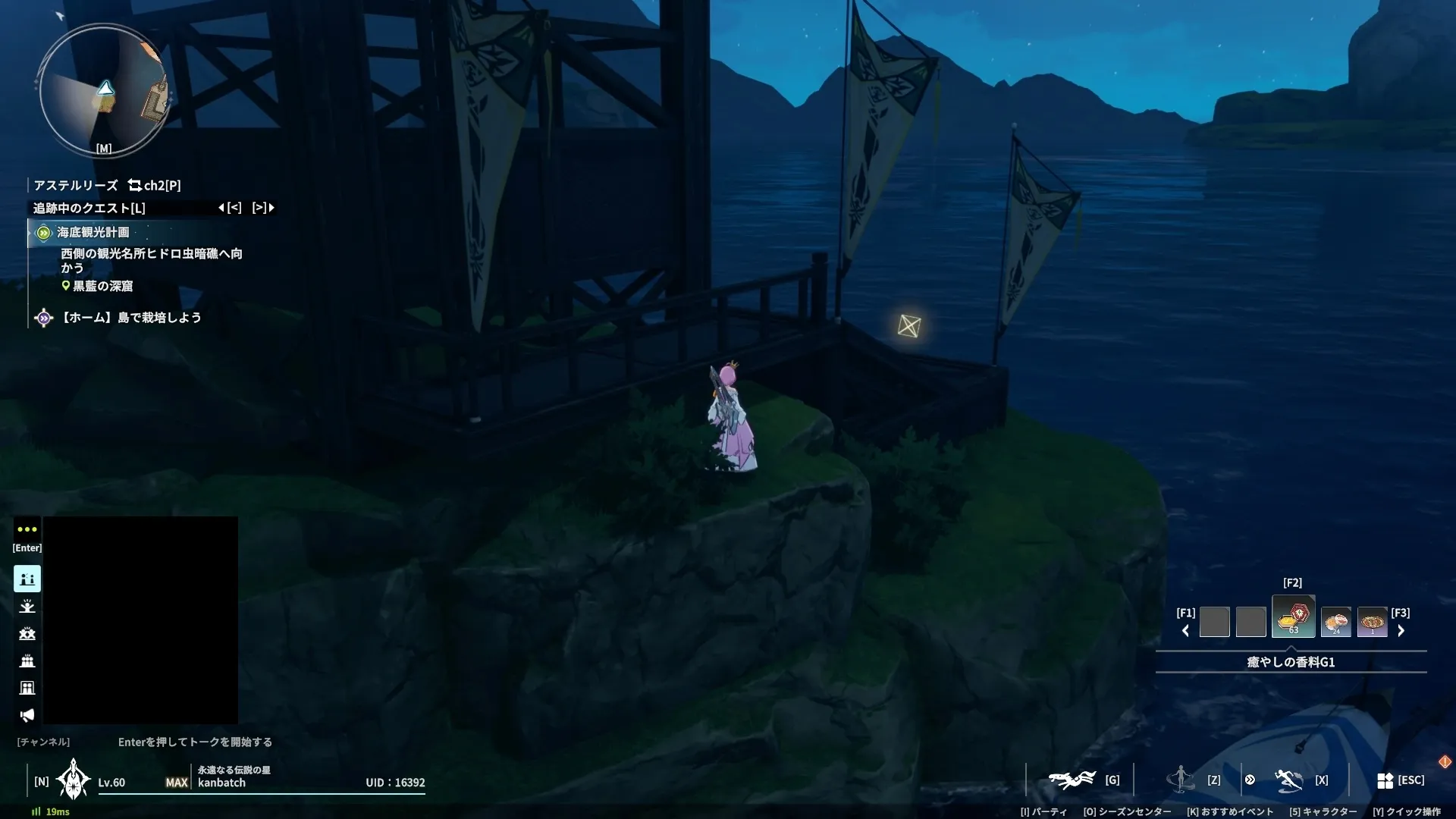Switch to the megaphone announcement chat channel
The height and width of the screenshot is (819, 1456).
coord(27,715)
